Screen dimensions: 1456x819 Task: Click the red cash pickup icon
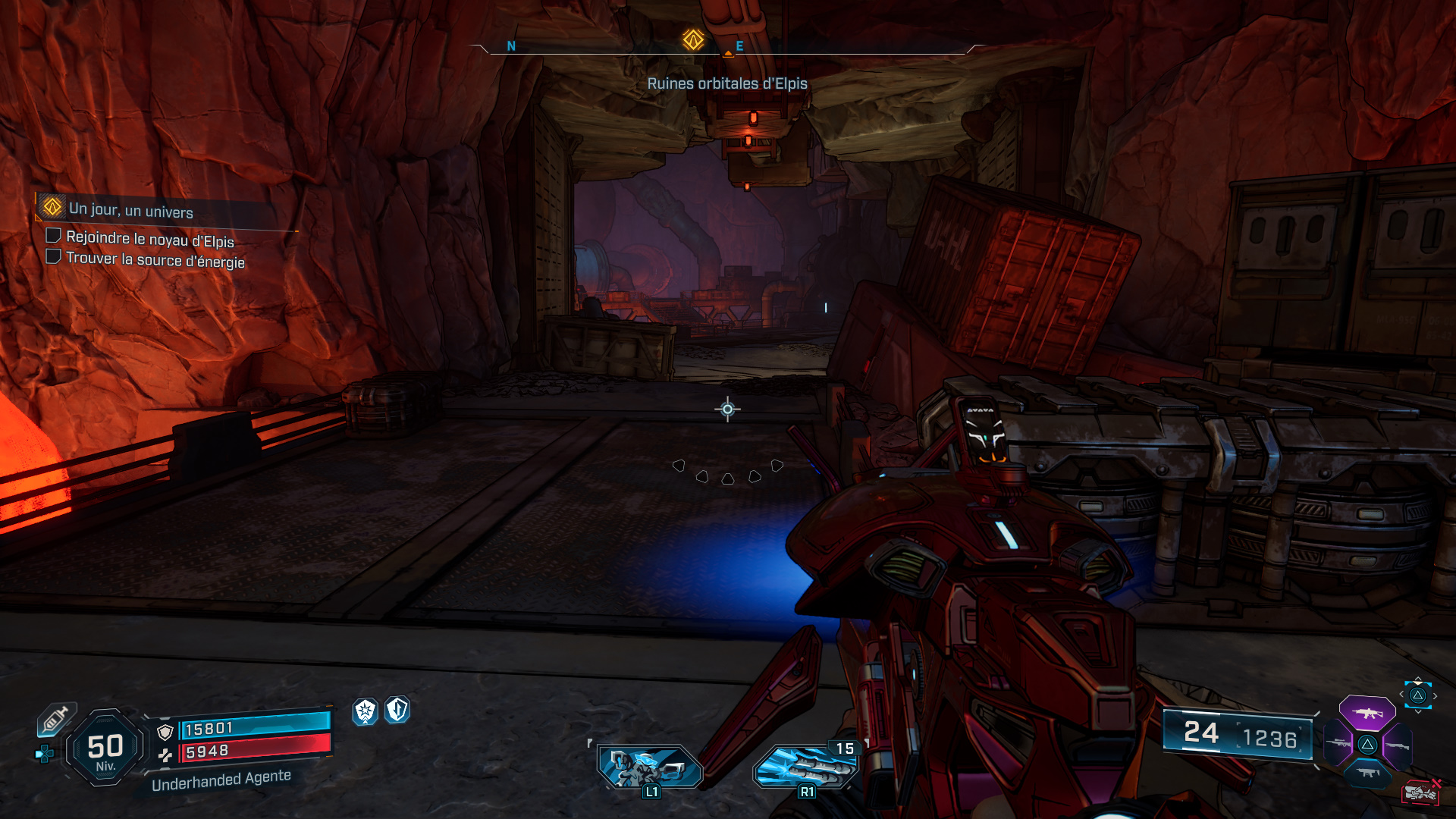[1420, 793]
